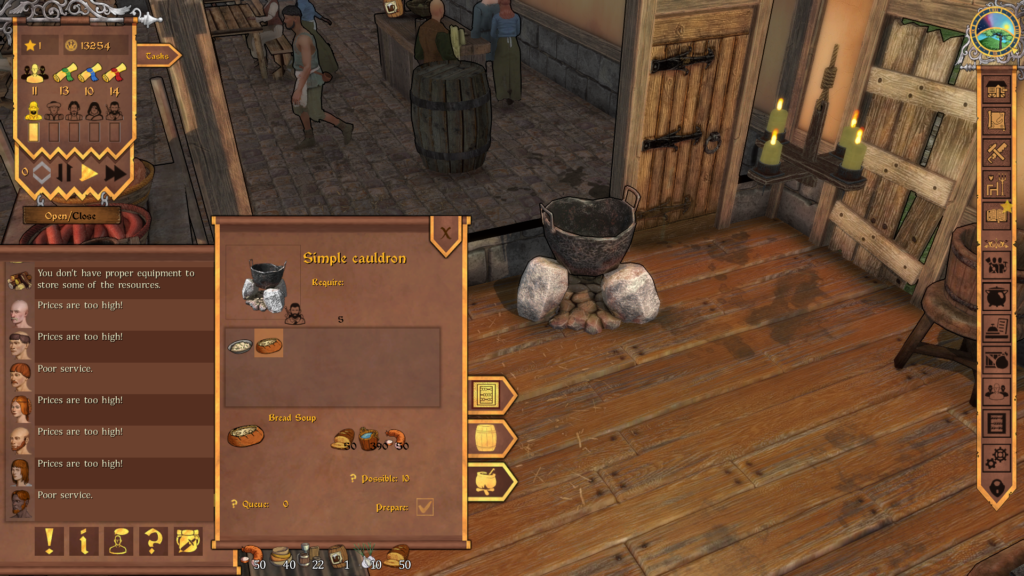Tick the Prepare checkbox
Image resolution: width=1024 pixels, height=576 pixels.
[425, 507]
